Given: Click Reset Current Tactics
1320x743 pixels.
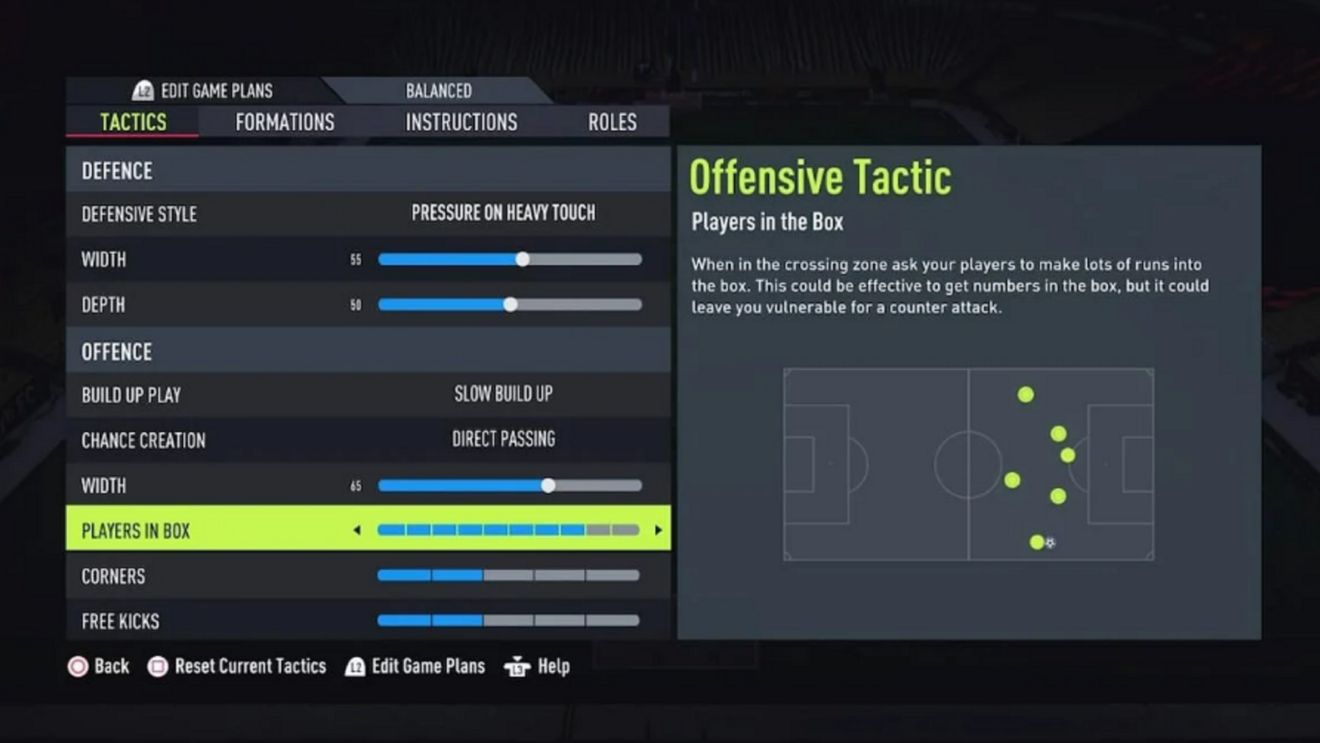Looking at the screenshot, I should point(248,666).
